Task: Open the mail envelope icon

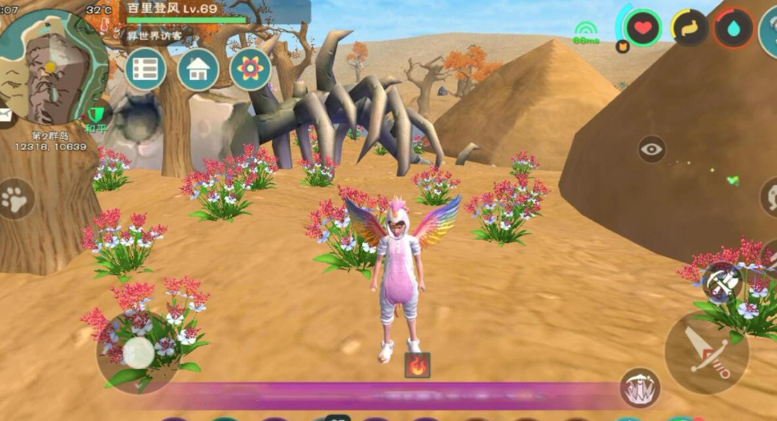Action: (6, 117)
